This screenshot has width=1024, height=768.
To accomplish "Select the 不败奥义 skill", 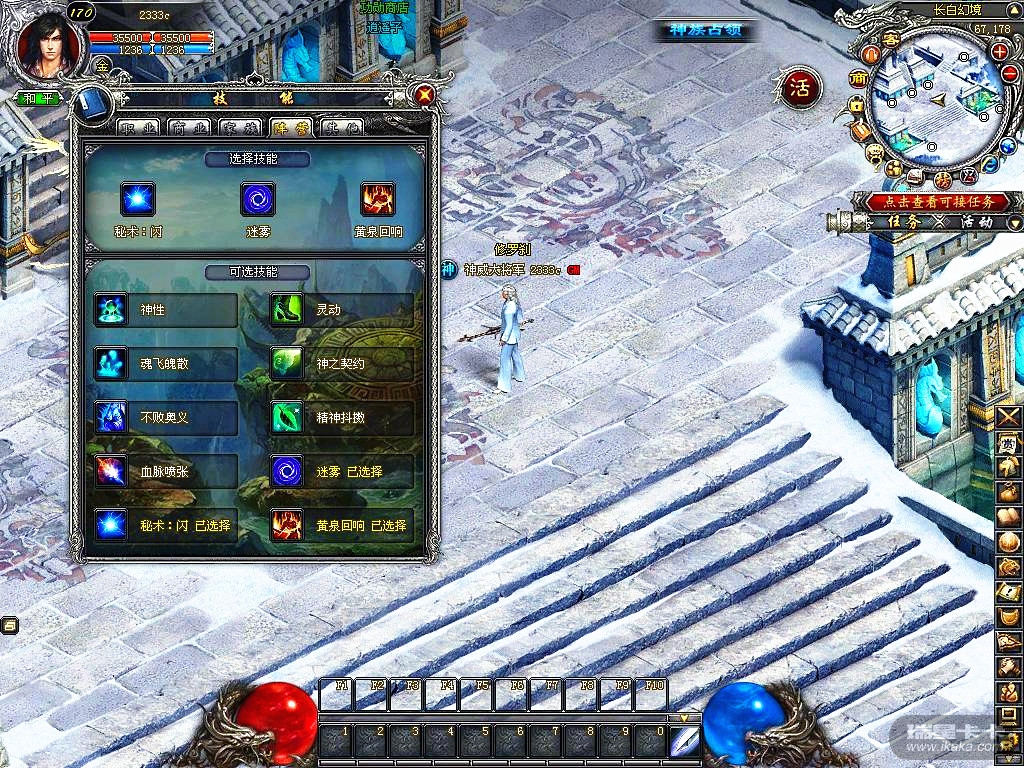I will click(x=165, y=418).
